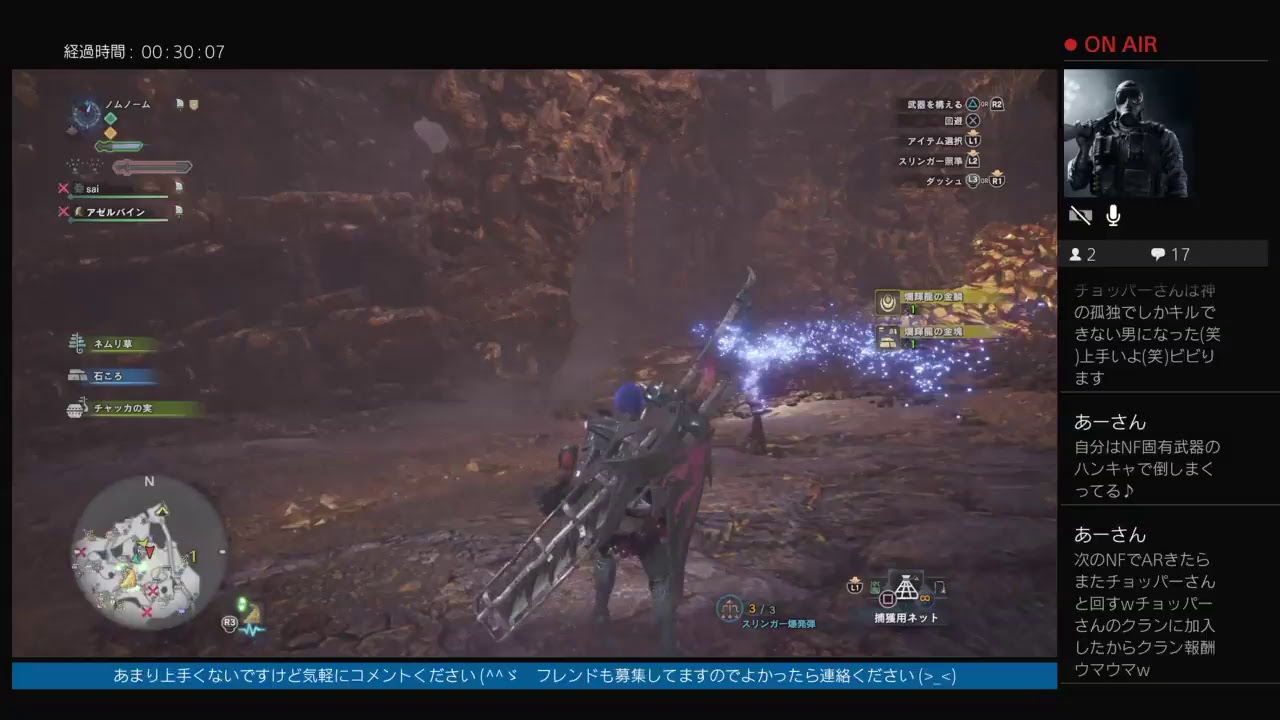Click player sai's green health bar

pyautogui.click(x=120, y=197)
